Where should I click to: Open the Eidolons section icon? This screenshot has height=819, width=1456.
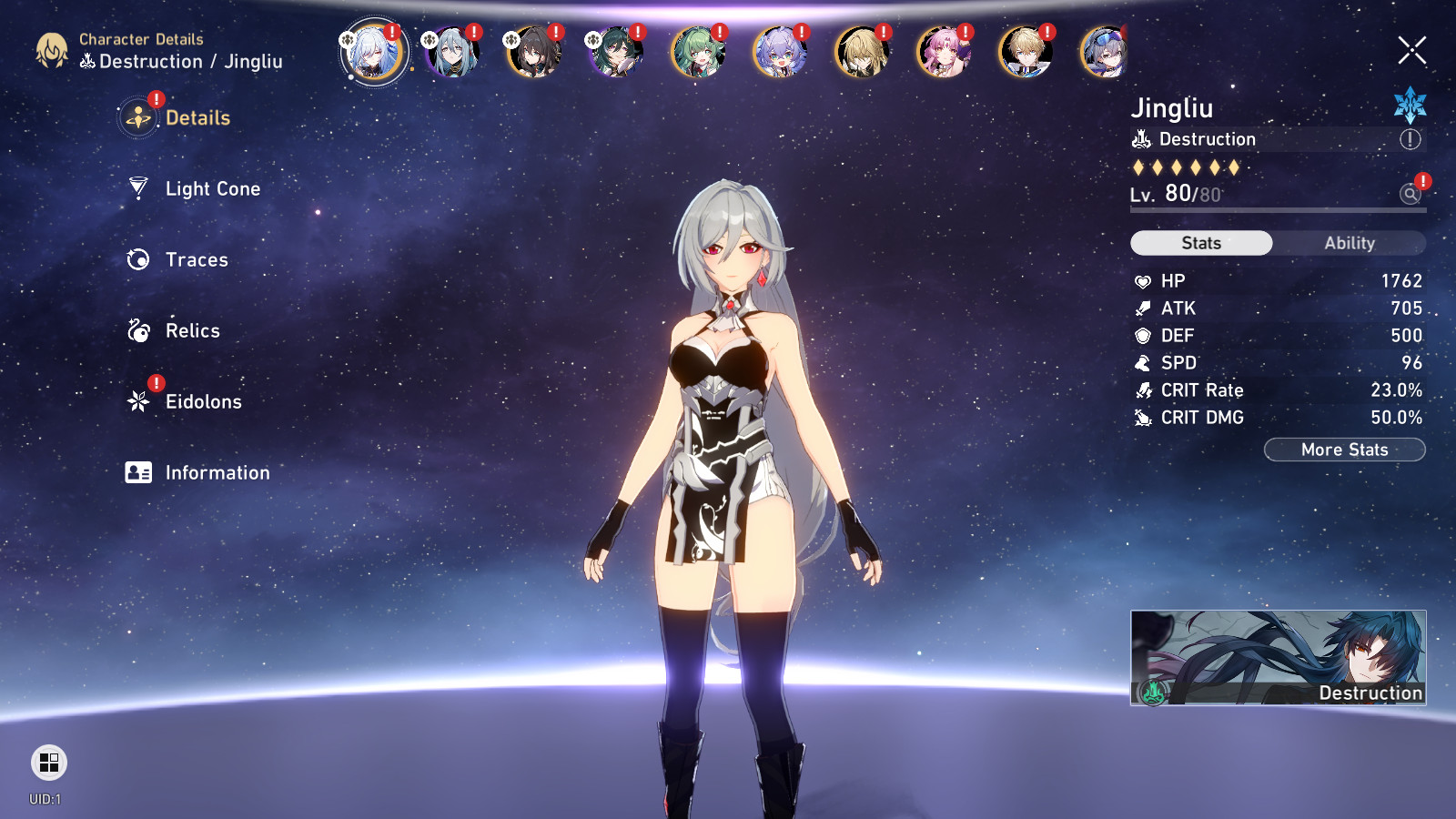(x=137, y=401)
